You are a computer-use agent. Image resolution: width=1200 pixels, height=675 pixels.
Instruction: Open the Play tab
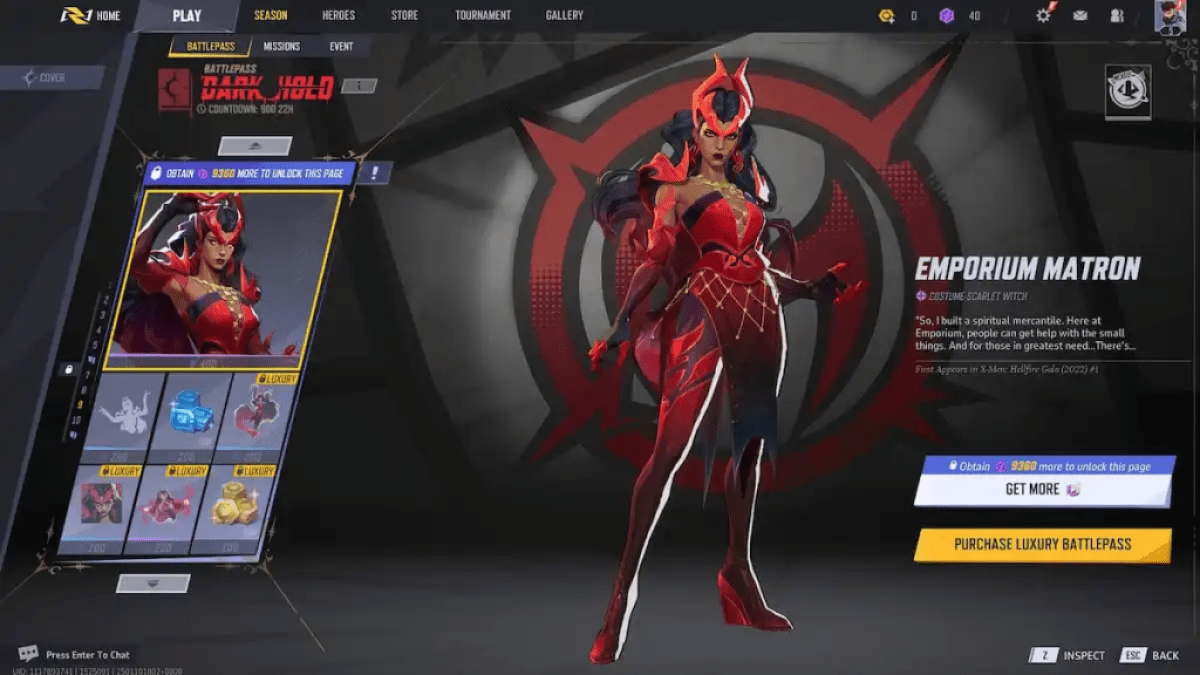(186, 16)
